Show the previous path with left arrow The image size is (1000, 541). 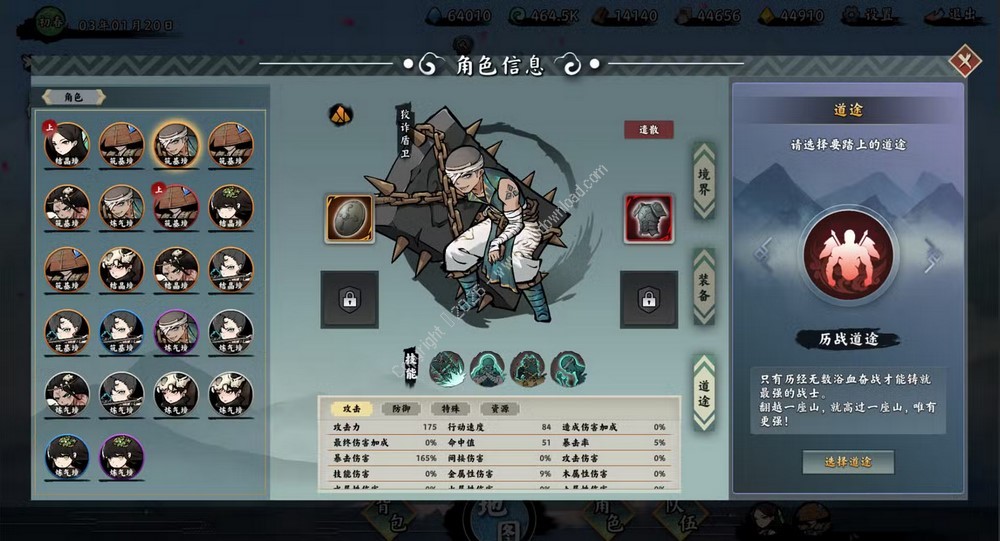(765, 253)
